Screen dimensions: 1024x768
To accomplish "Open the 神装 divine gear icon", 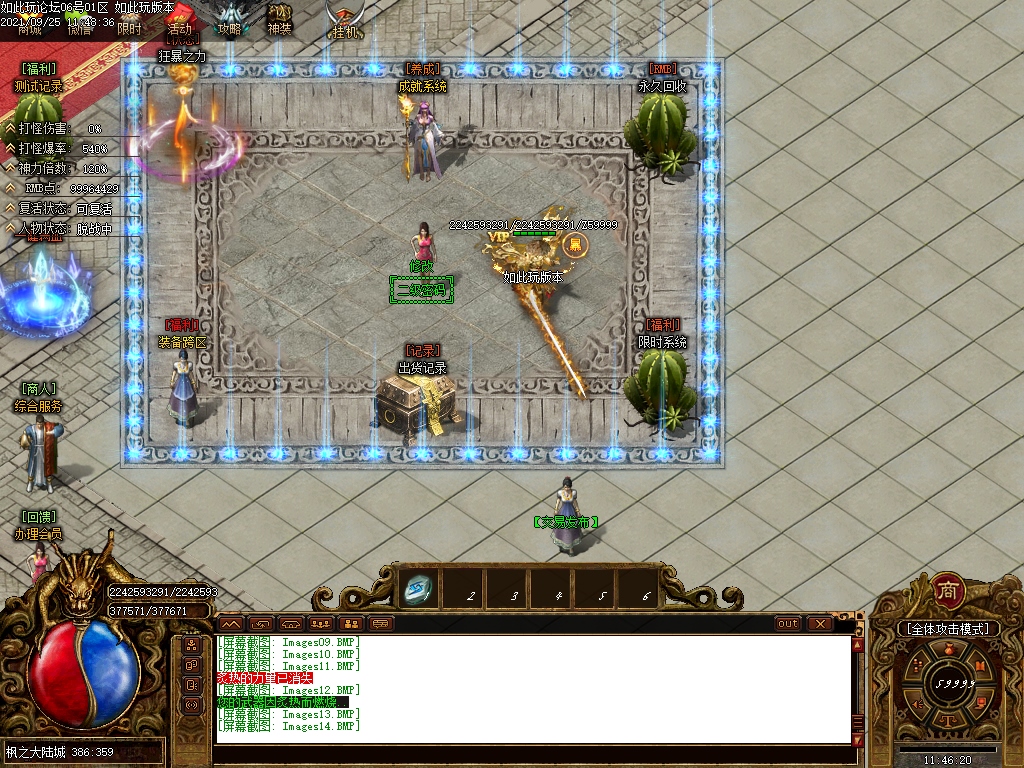I will click(280, 19).
